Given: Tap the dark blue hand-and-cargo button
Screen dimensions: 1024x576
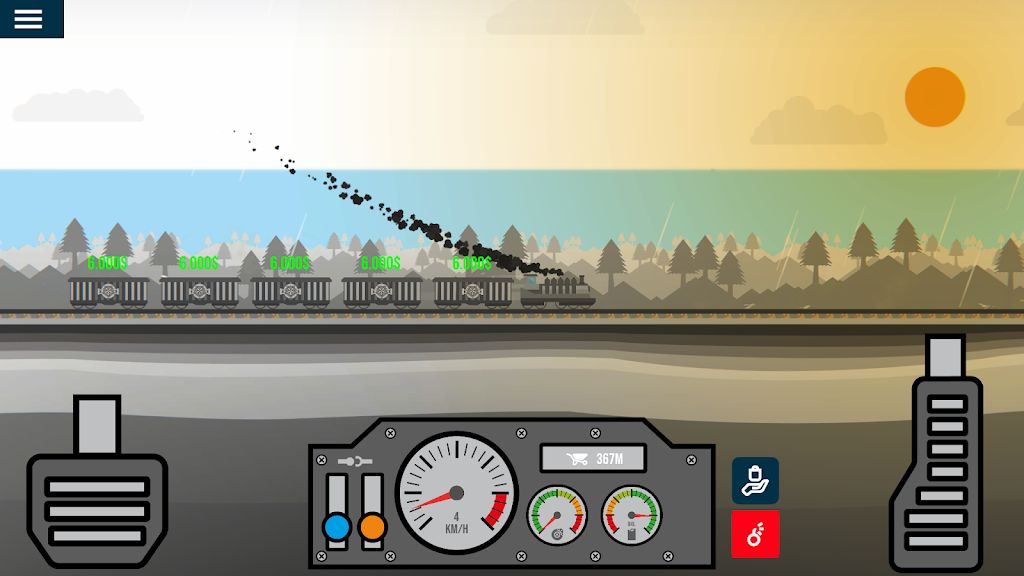Looking at the screenshot, I should tap(755, 481).
